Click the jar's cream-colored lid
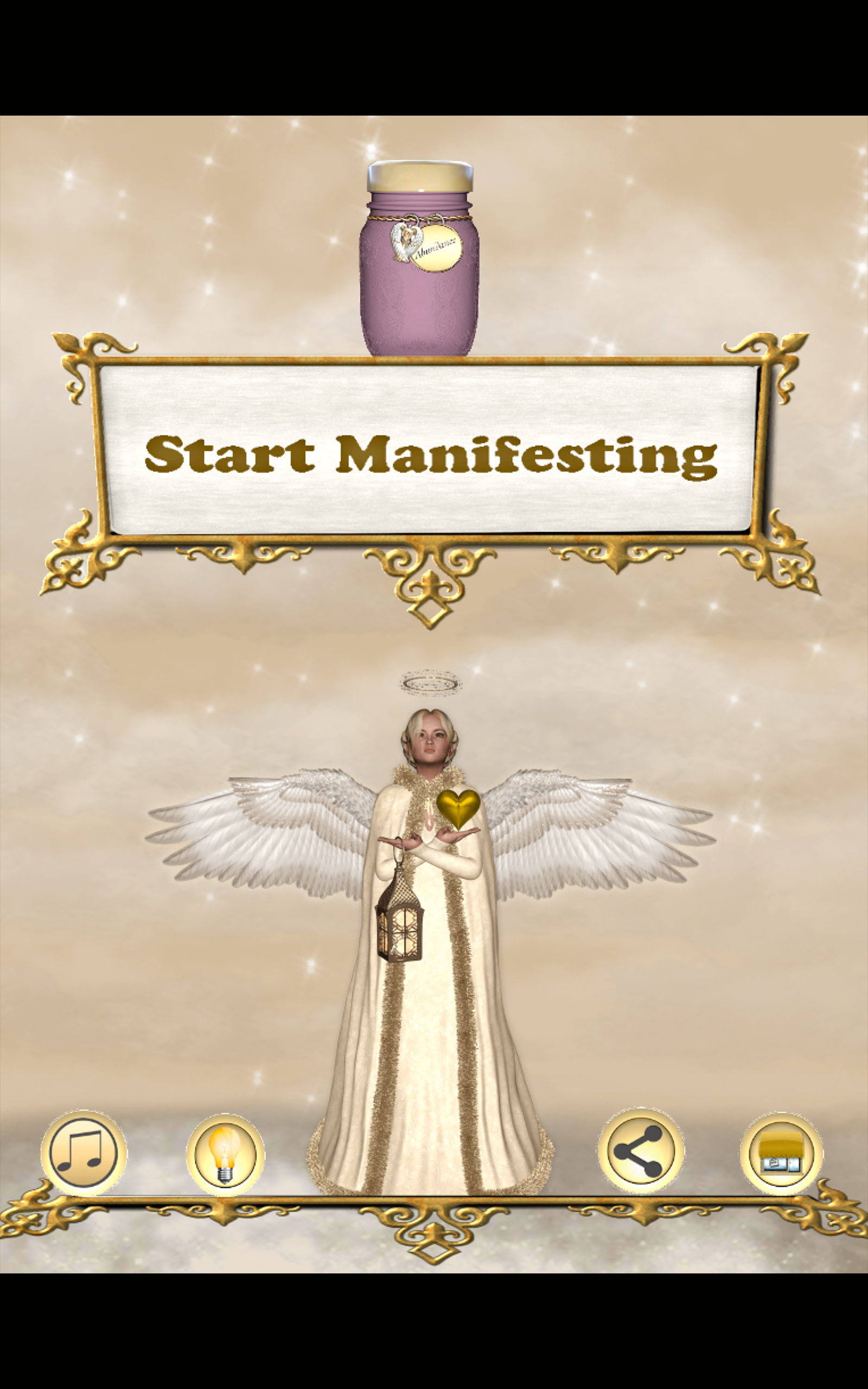The image size is (868, 1389). pos(419,175)
